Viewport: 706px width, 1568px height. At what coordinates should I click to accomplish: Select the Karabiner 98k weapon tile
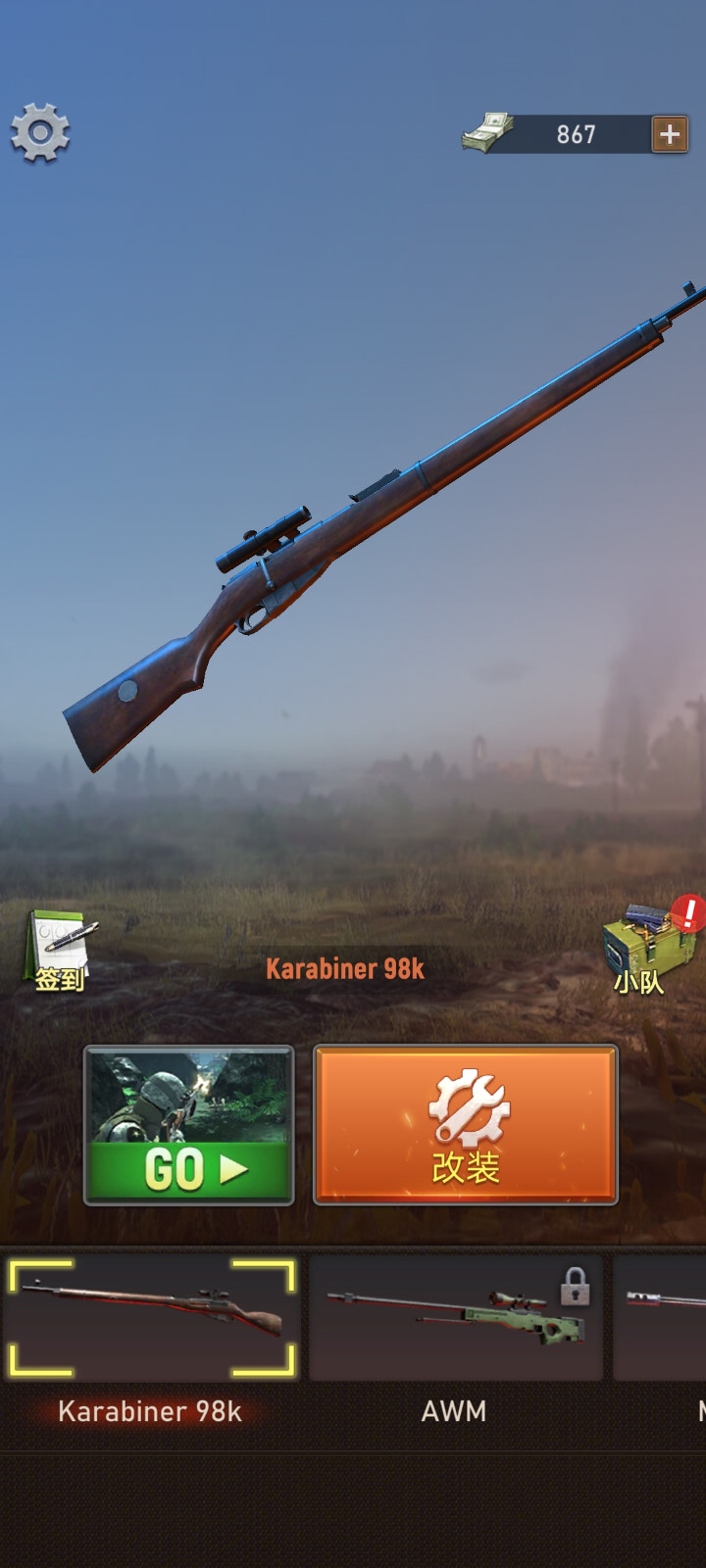point(151,1318)
